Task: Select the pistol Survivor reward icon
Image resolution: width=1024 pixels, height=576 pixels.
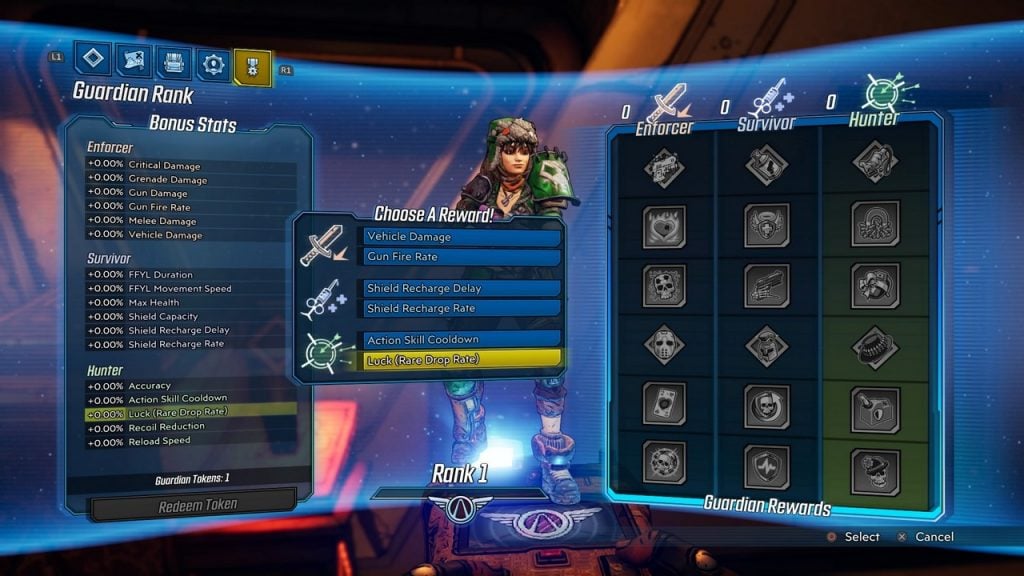Action: tap(767, 285)
